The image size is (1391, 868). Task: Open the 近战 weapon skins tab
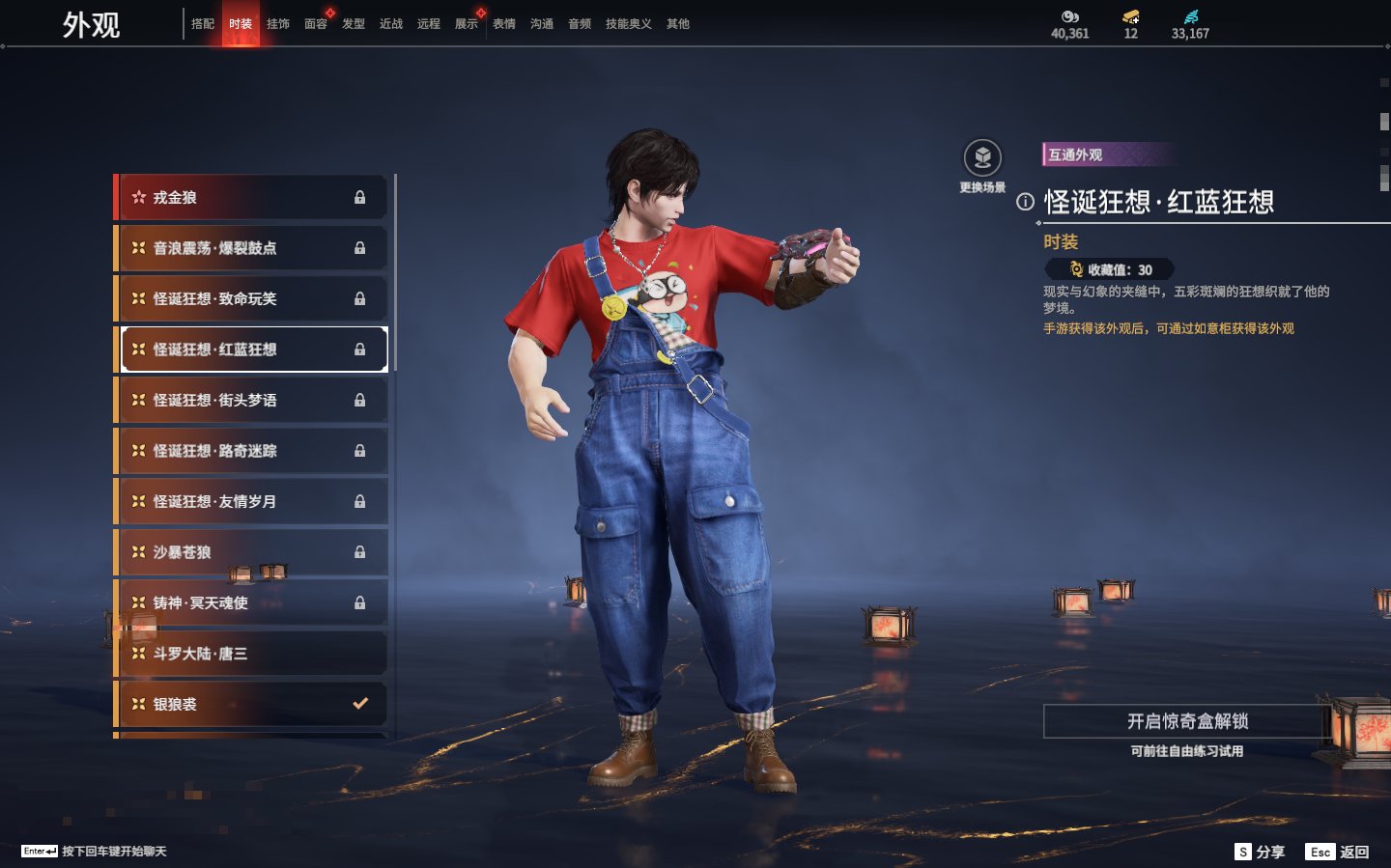[x=391, y=24]
